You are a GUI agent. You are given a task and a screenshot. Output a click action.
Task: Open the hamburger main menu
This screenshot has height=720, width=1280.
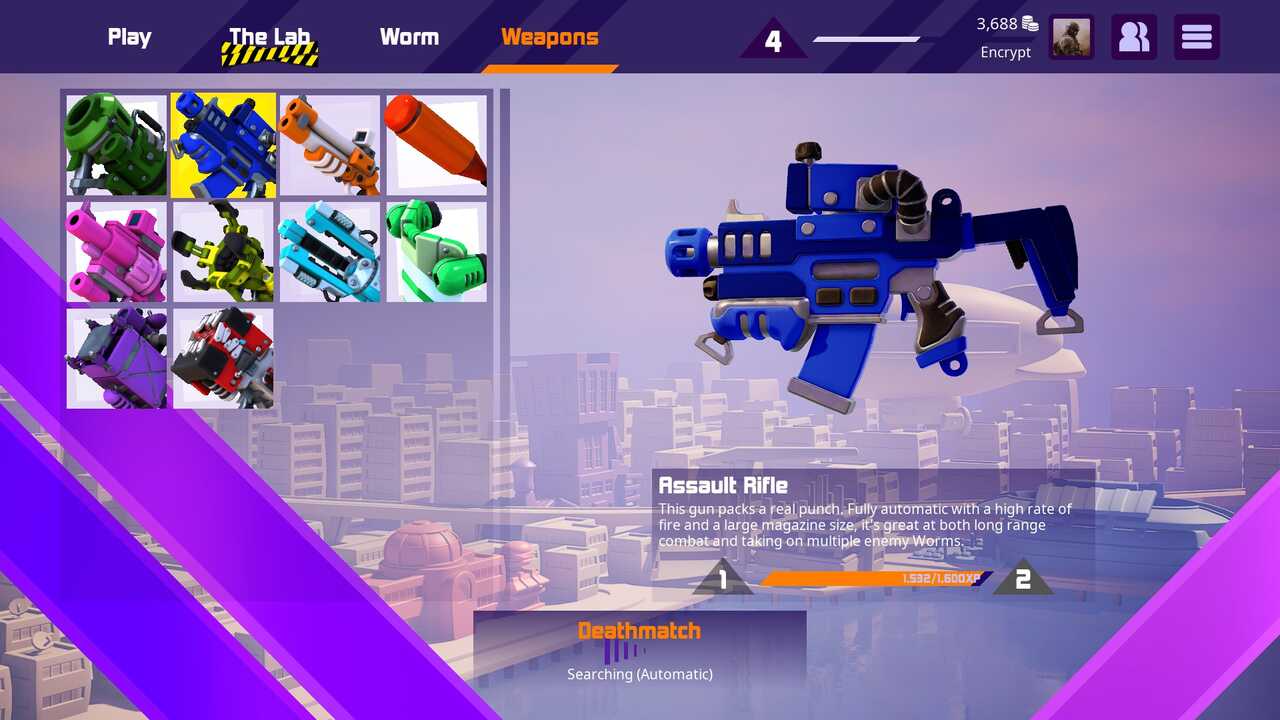coord(1196,37)
